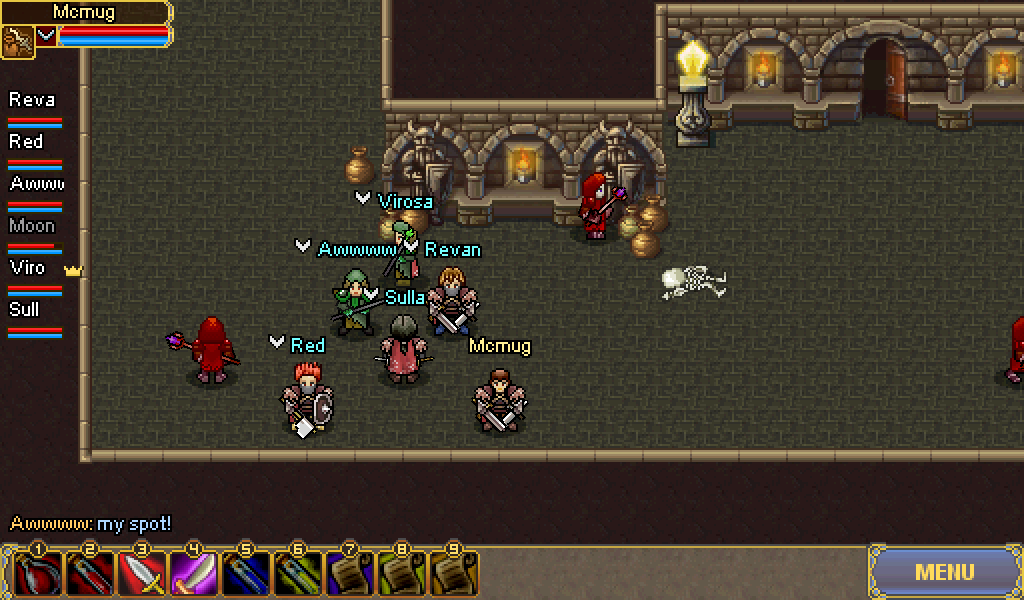Use the orange-backed scroll in slot 9
1024x600 pixels.
click(x=454, y=575)
